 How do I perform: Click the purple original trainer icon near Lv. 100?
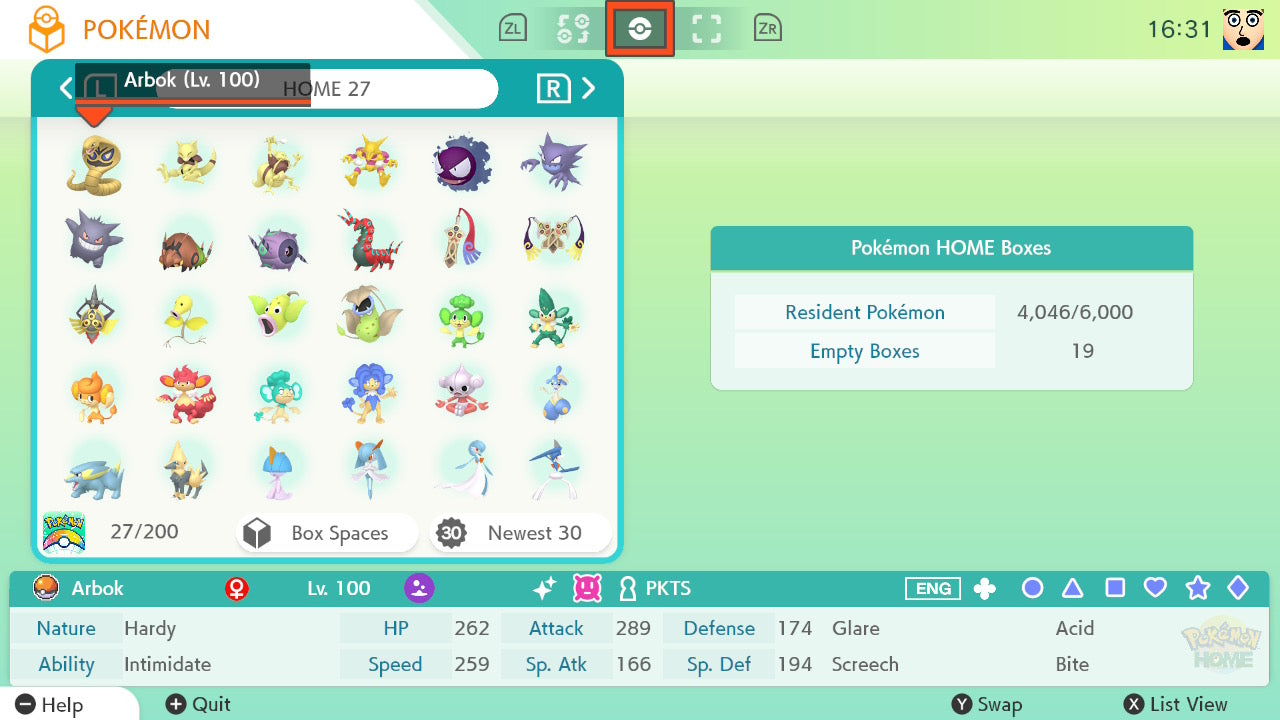pos(419,588)
